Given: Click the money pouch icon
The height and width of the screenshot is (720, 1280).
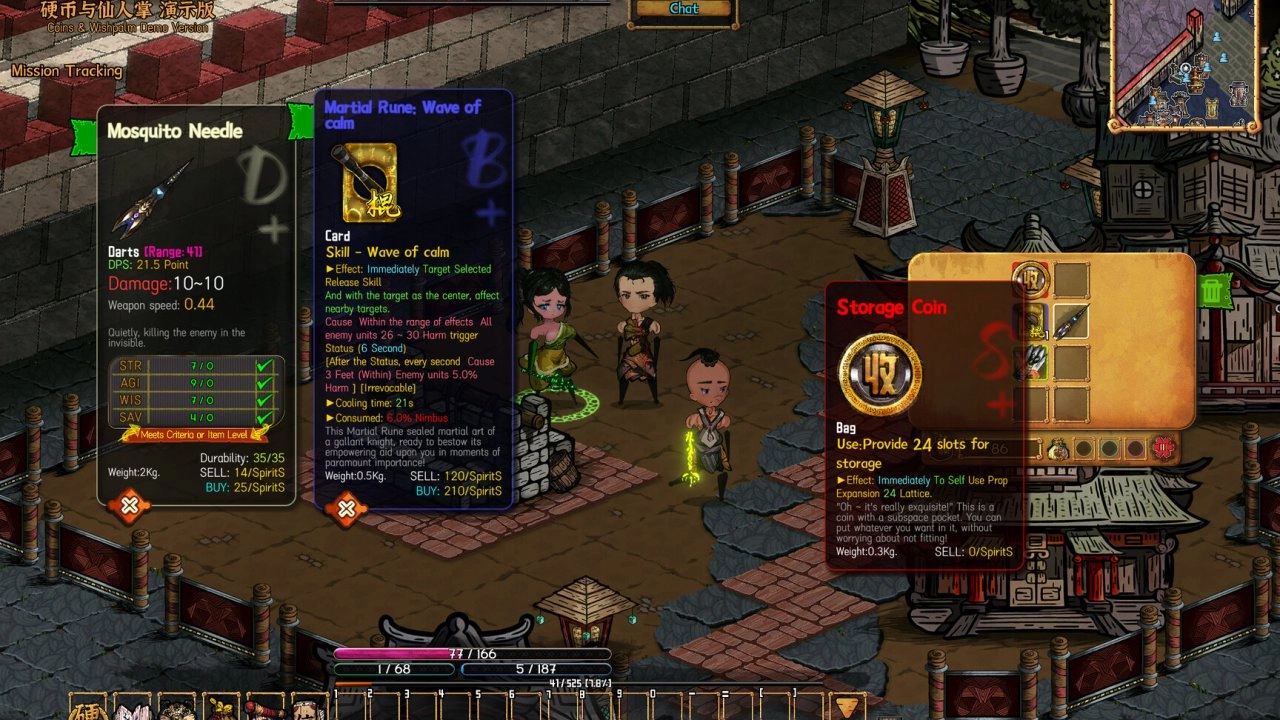Looking at the screenshot, I should (x=1057, y=450).
